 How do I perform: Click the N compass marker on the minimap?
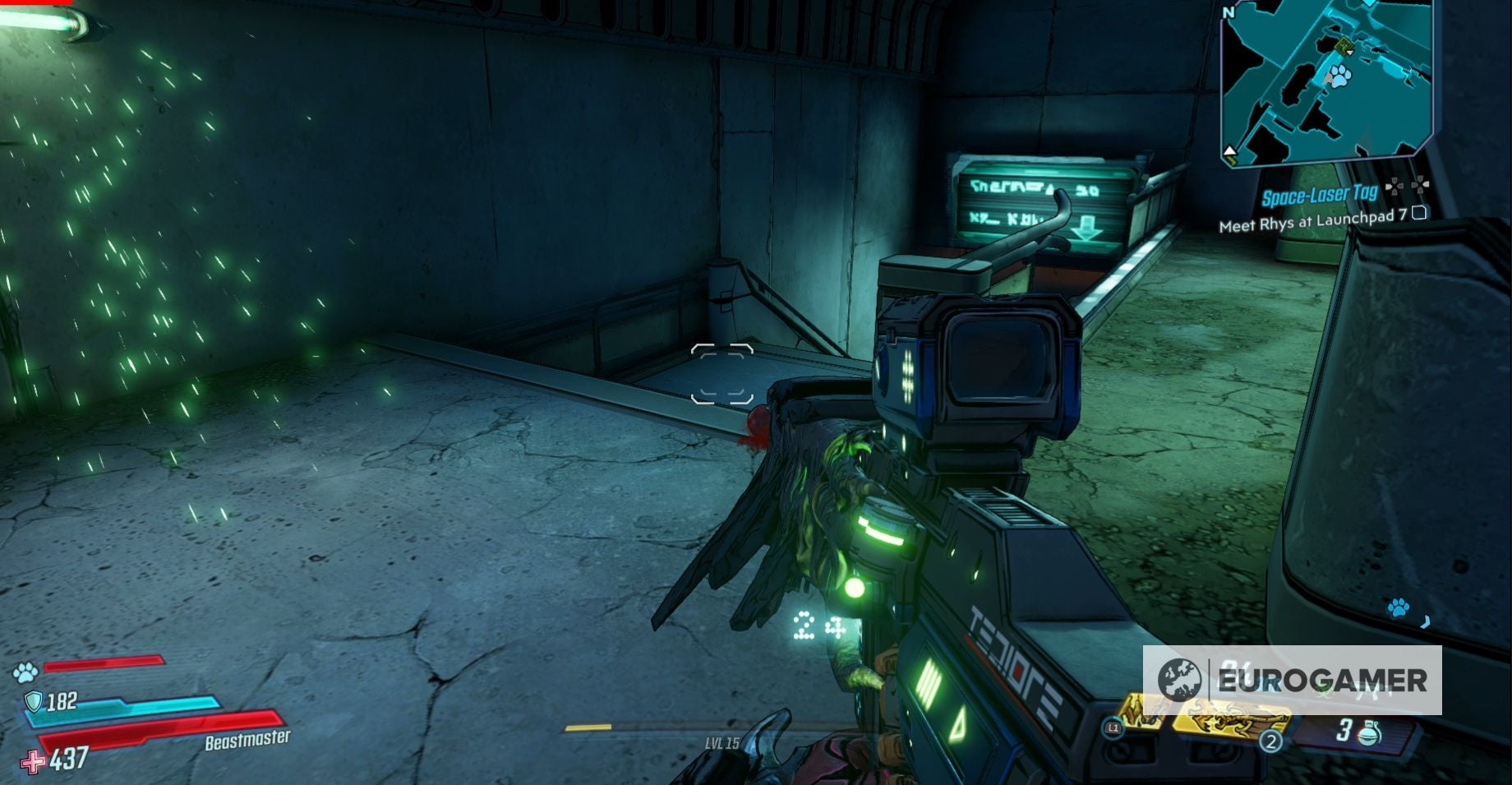[1229, 12]
